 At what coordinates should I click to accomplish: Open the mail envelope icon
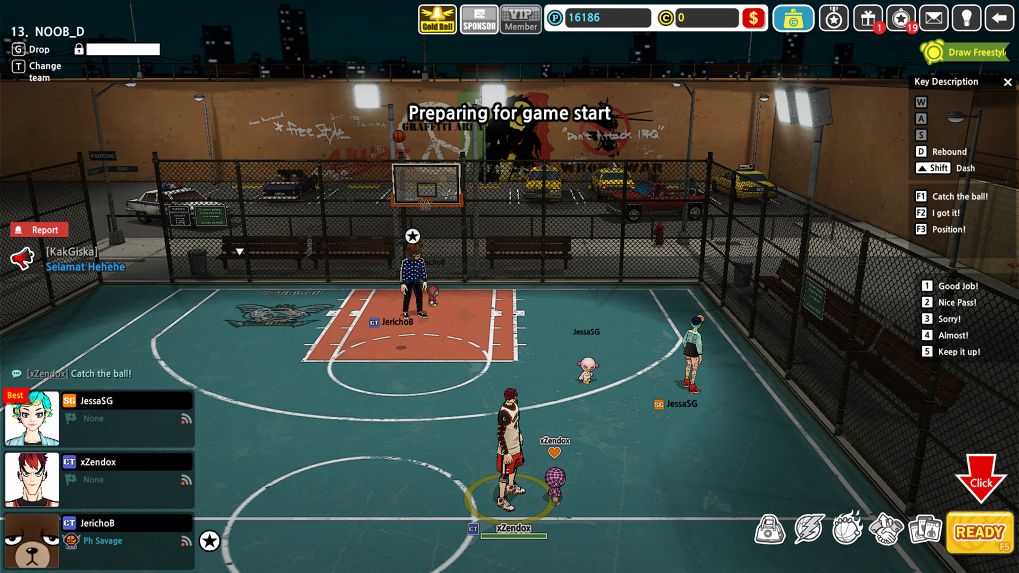click(x=934, y=18)
